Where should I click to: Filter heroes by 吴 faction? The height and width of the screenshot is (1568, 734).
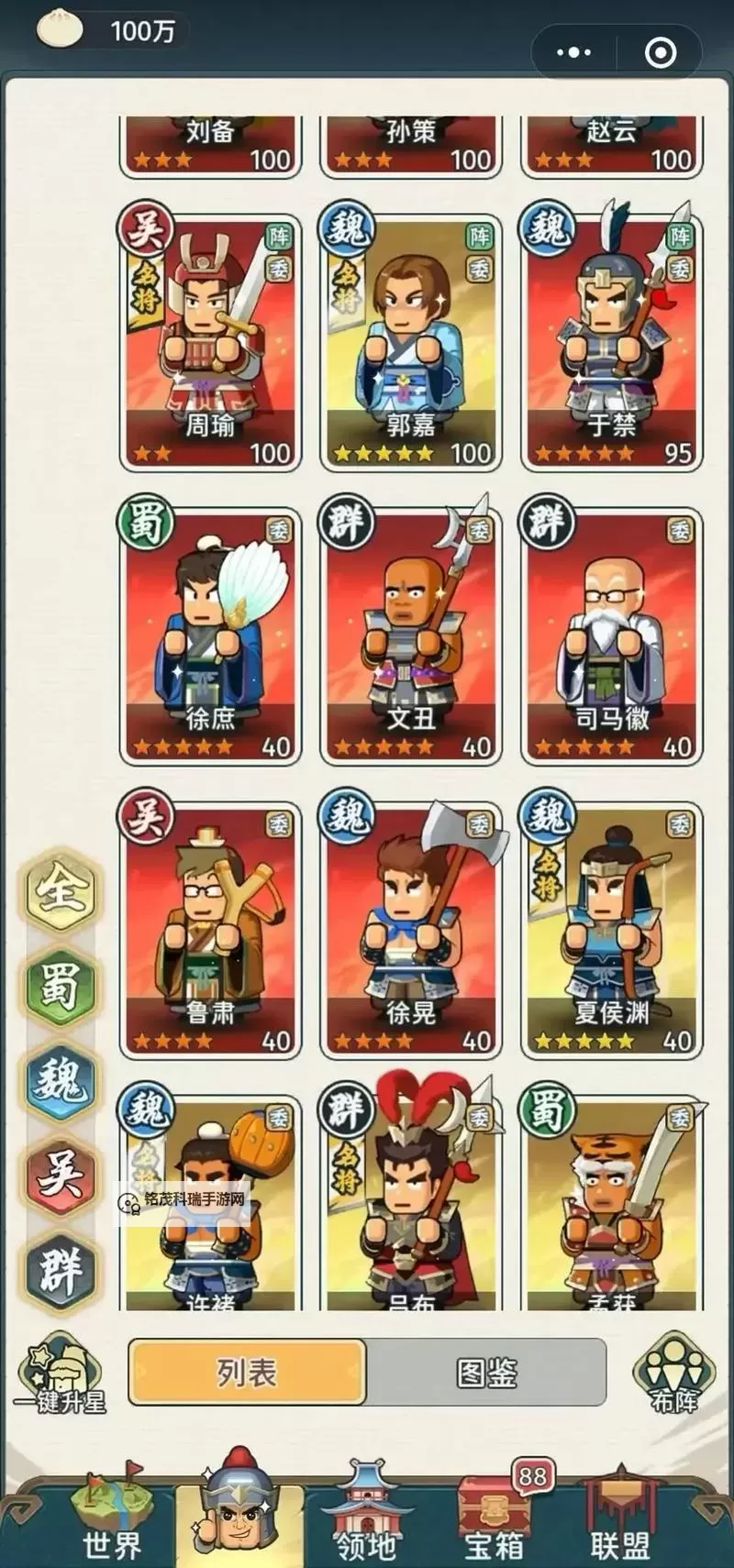pos(61,1176)
